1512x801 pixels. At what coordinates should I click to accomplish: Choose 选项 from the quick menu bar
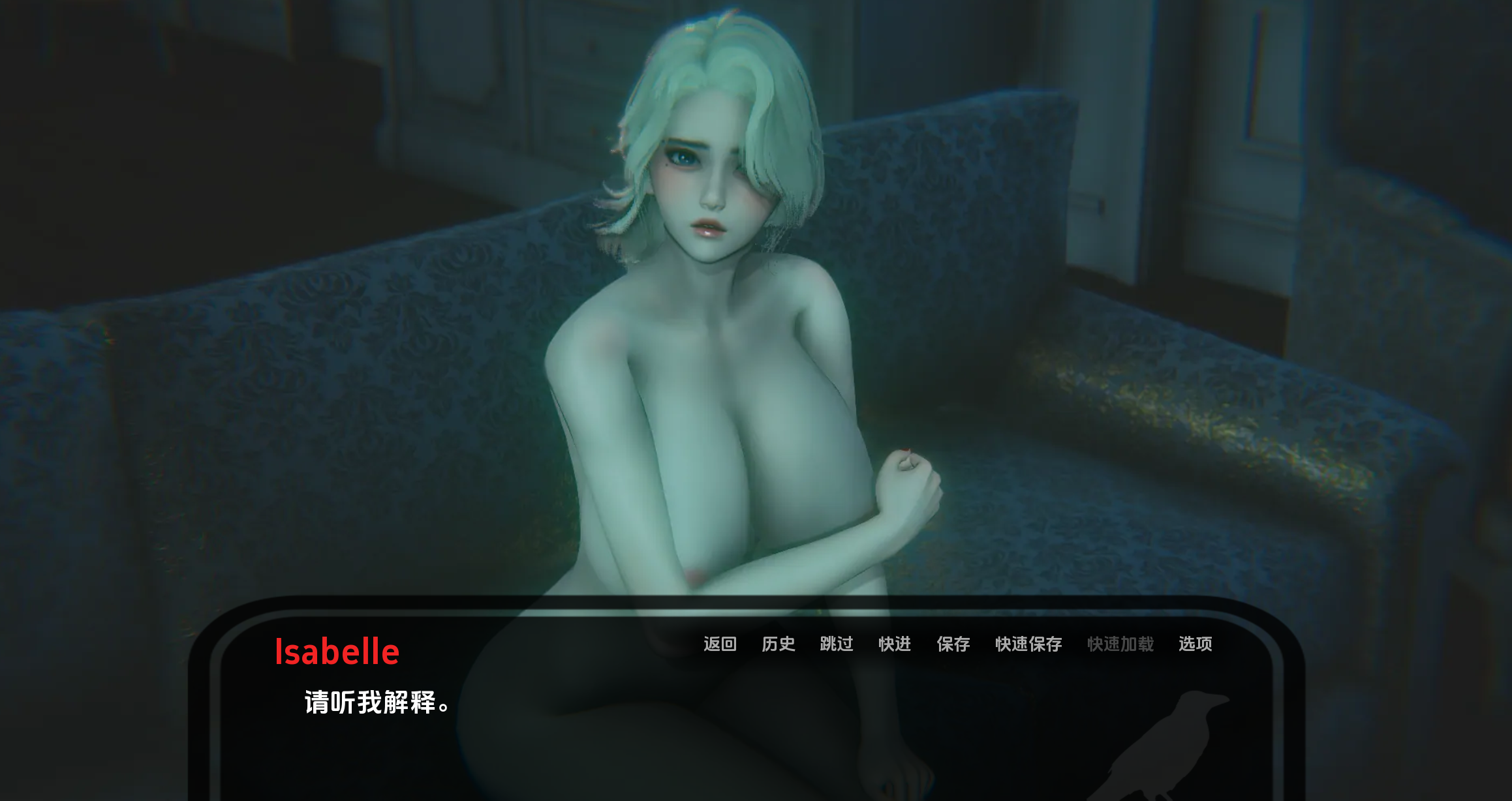[x=1196, y=645]
